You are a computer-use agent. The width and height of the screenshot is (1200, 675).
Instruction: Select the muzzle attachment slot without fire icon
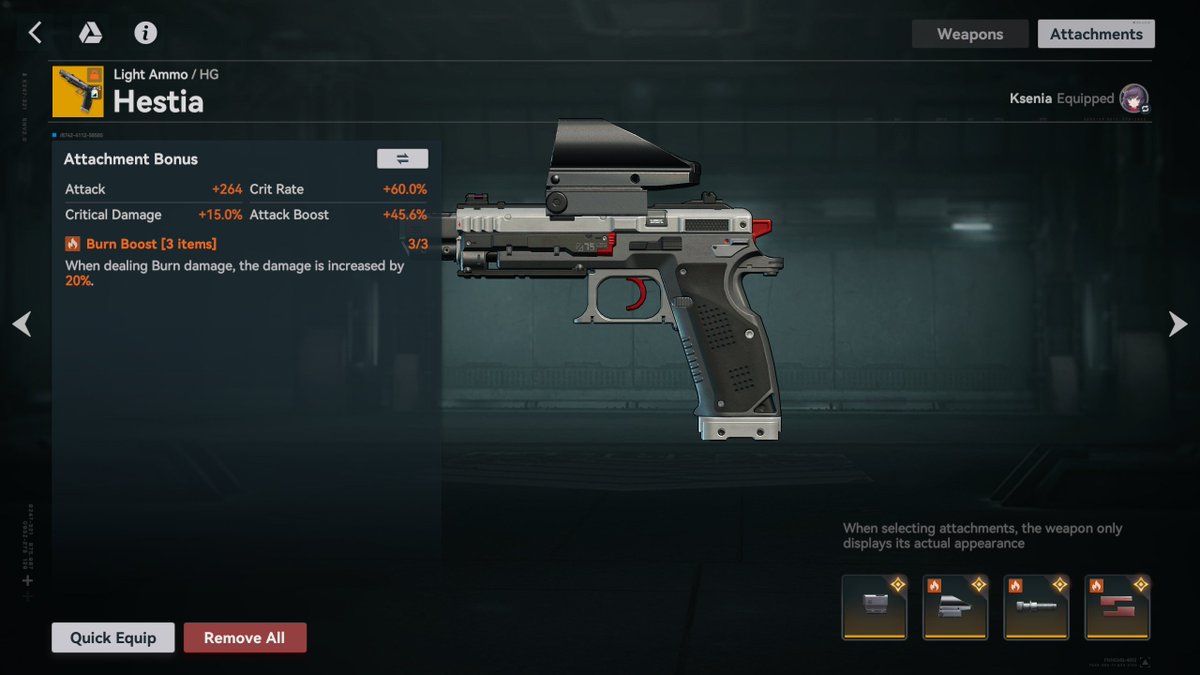tap(875, 607)
